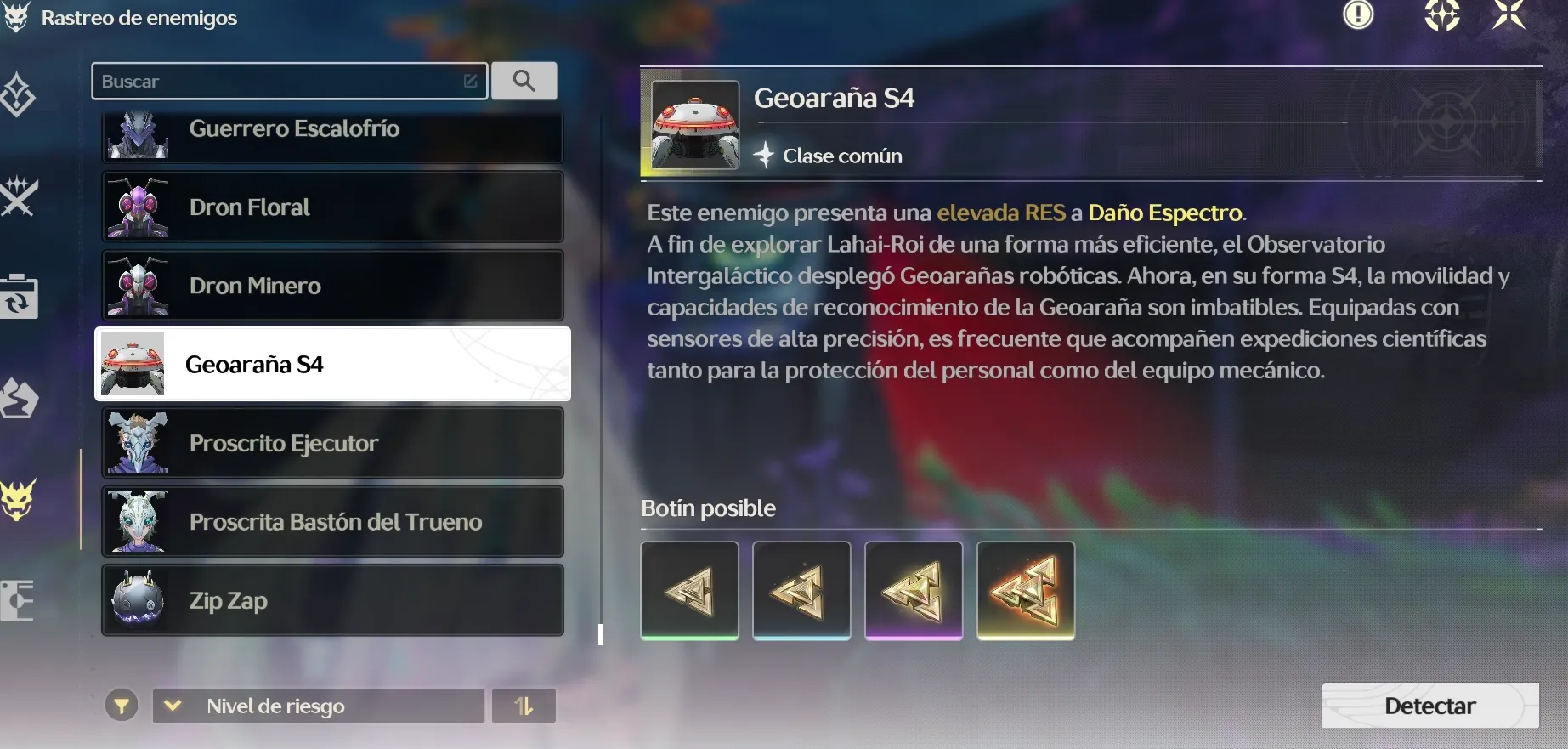Choose Dron Minero in the list
Viewport: 1568px width, 749px height.
(332, 286)
